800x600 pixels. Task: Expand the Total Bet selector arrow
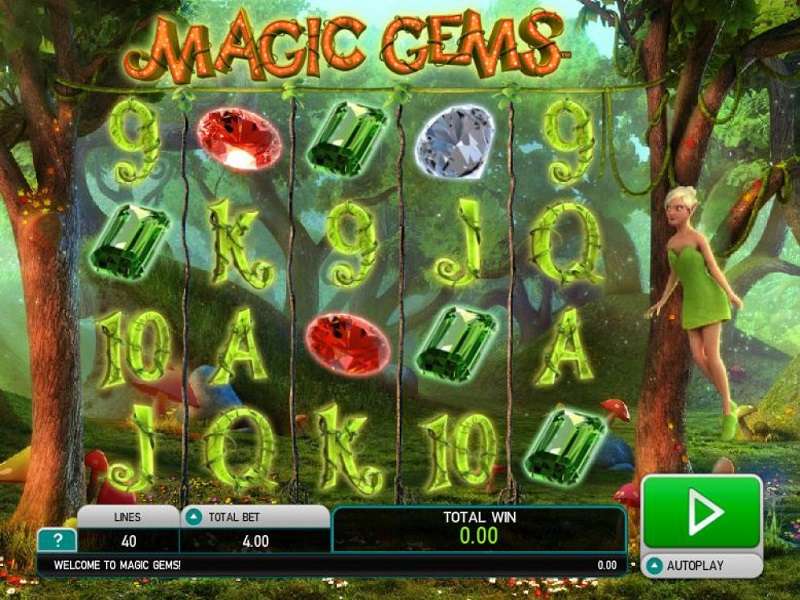pos(193,517)
